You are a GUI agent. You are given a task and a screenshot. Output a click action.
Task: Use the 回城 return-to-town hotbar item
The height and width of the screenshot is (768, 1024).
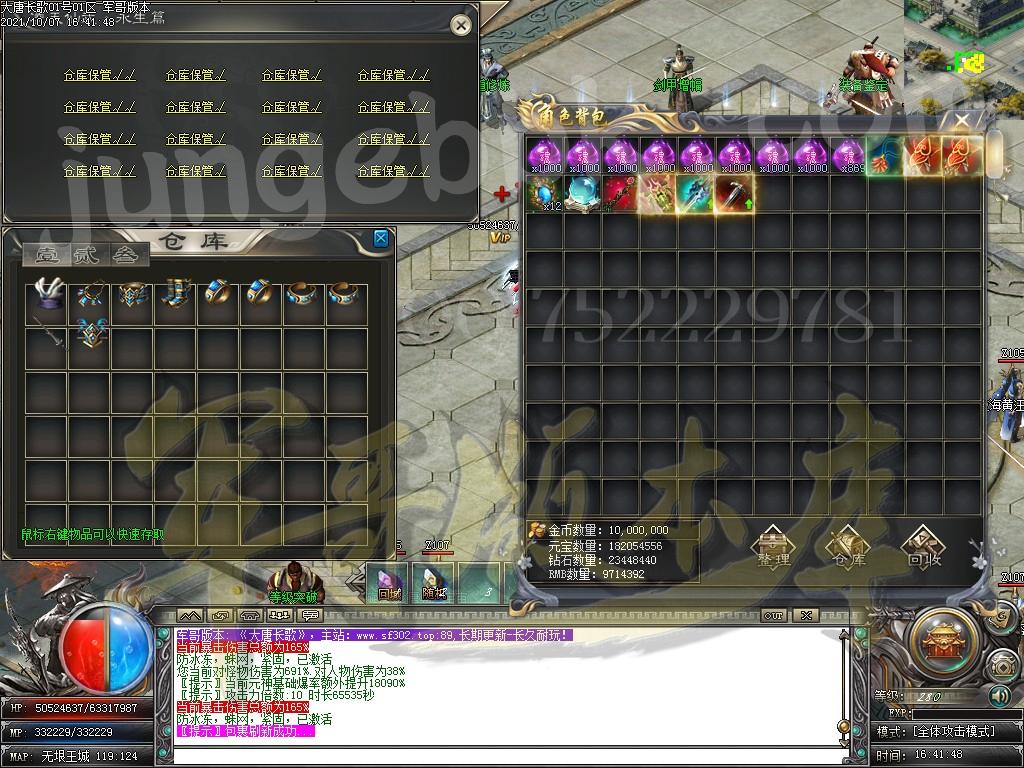pos(388,582)
